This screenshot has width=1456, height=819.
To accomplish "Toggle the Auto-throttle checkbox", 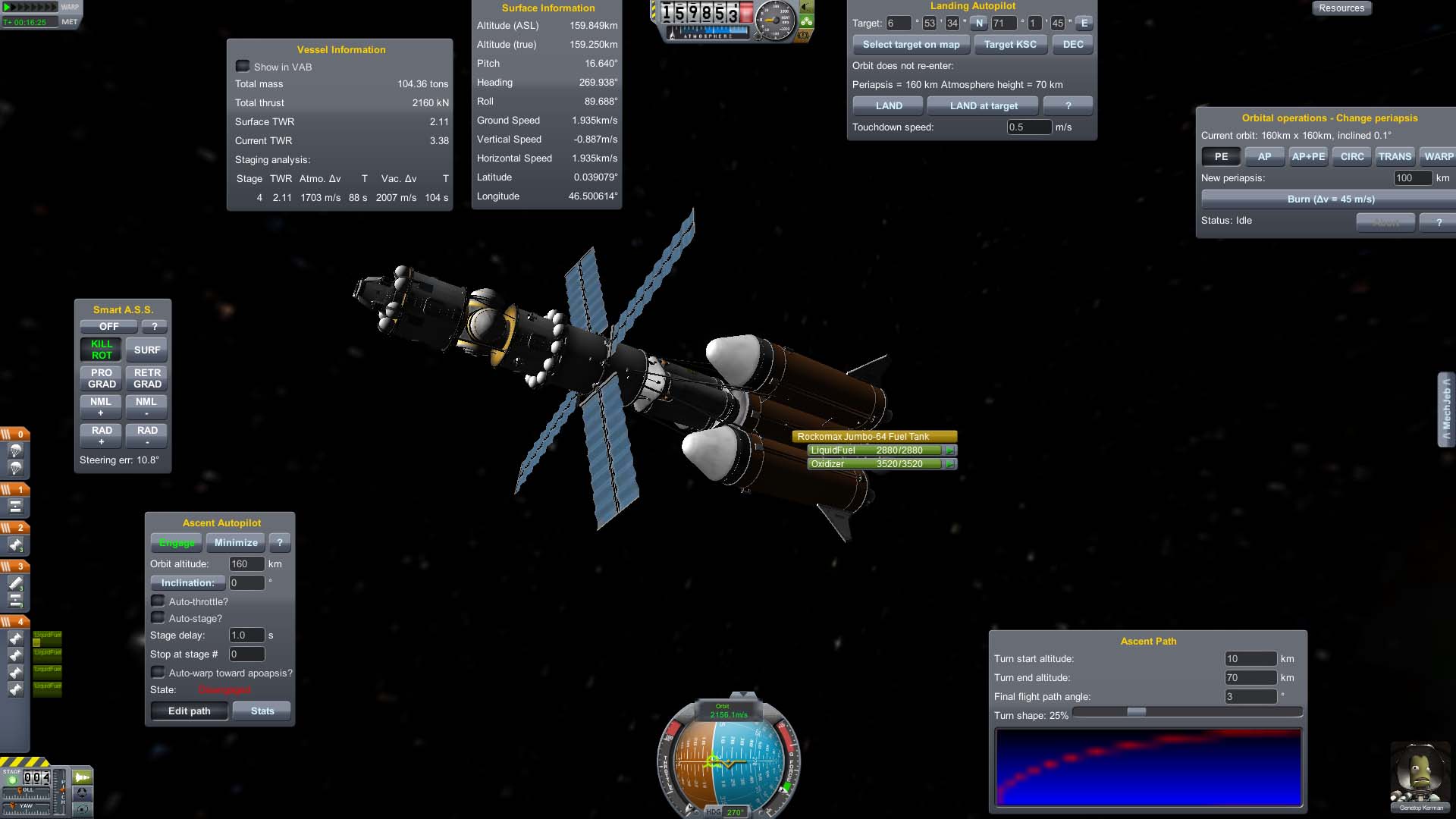I will [158, 601].
